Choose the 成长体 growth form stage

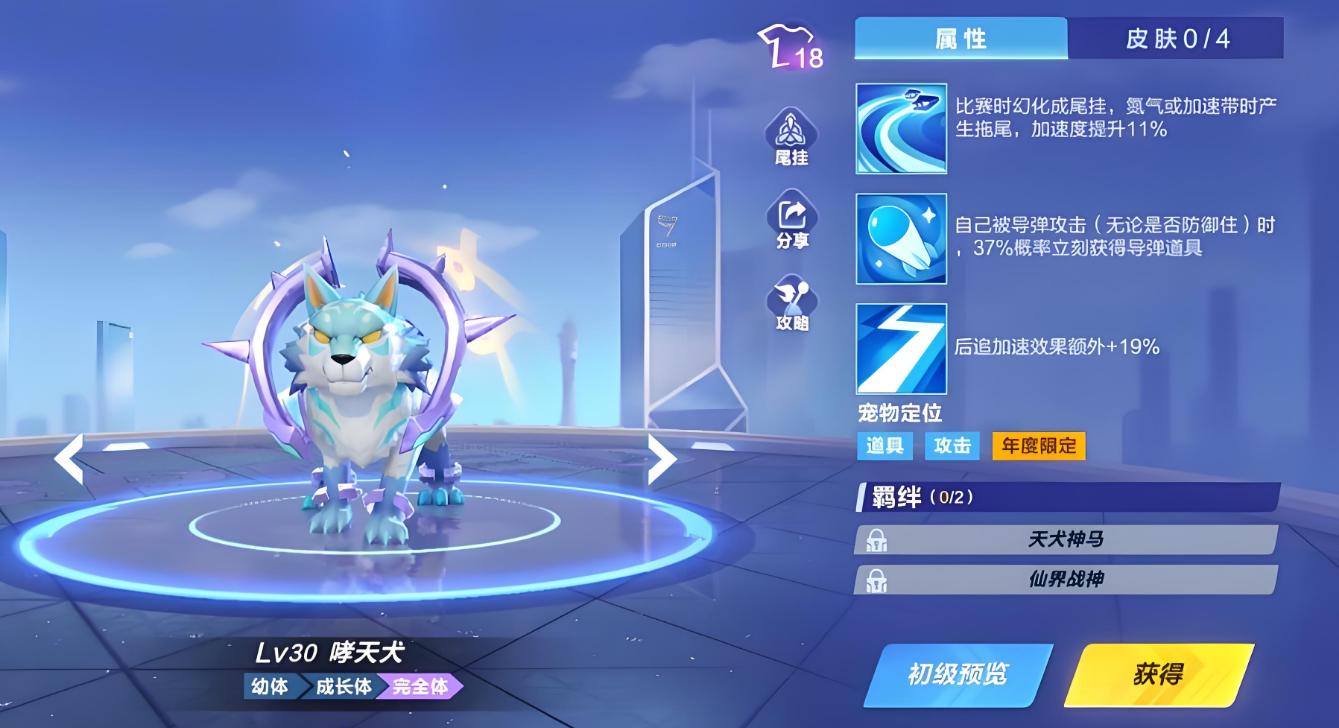point(343,687)
